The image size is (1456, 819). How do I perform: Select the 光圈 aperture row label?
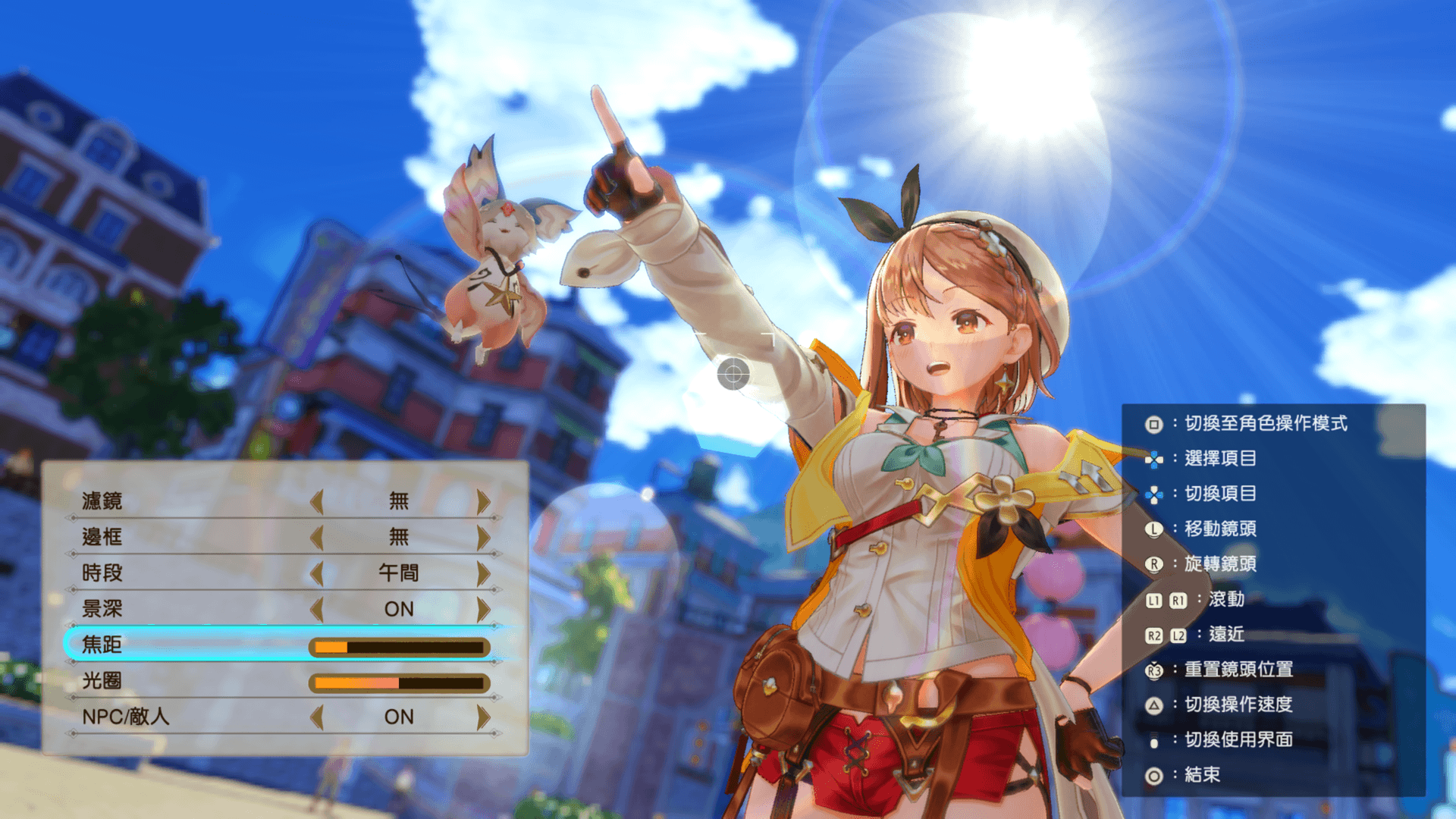coord(102,681)
